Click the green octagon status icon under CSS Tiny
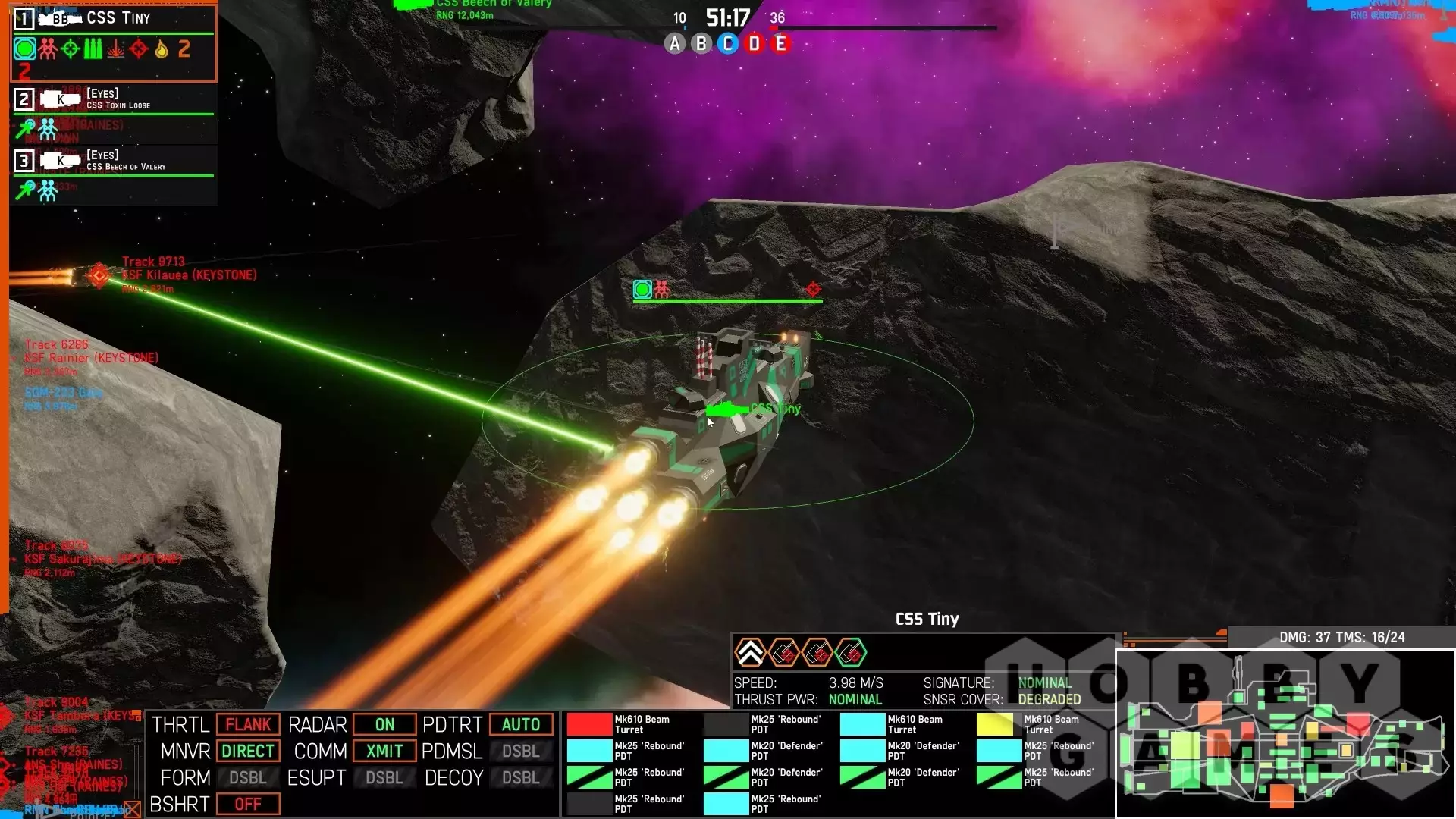This screenshot has height=819, width=1456. tap(25, 49)
